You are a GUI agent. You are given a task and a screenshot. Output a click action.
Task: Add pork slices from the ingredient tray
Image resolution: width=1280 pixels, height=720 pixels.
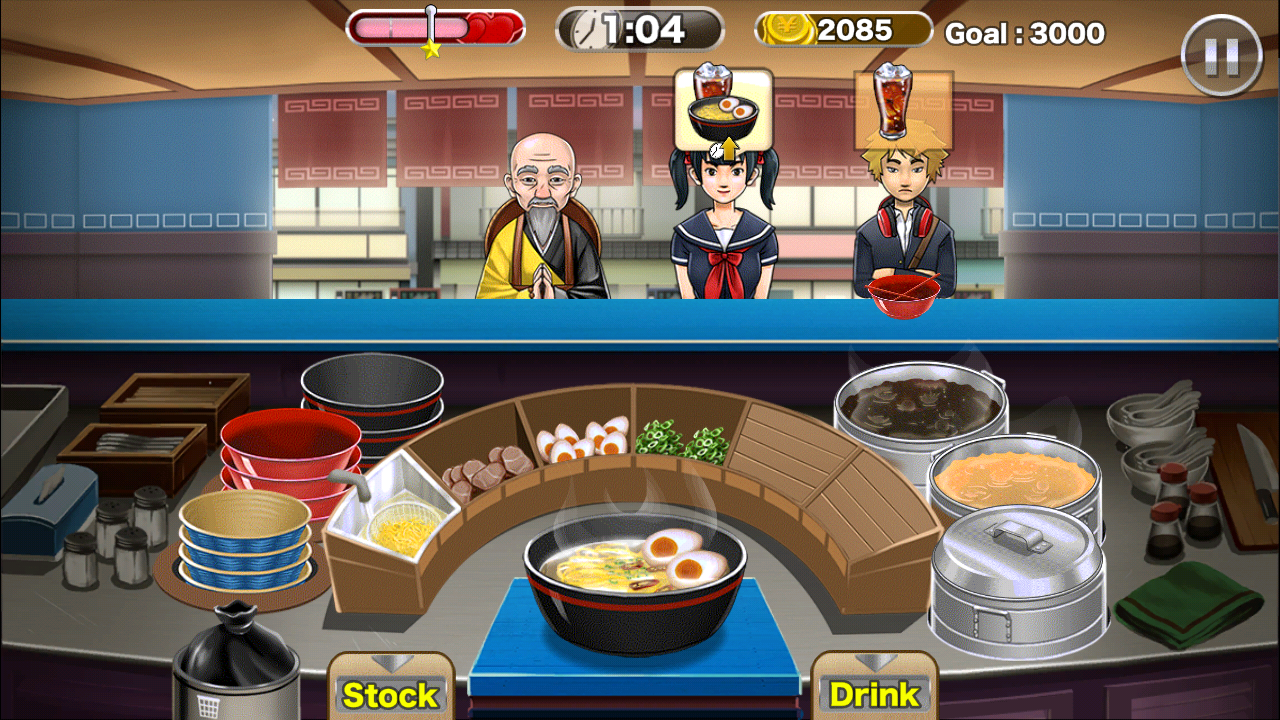pyautogui.click(x=488, y=468)
